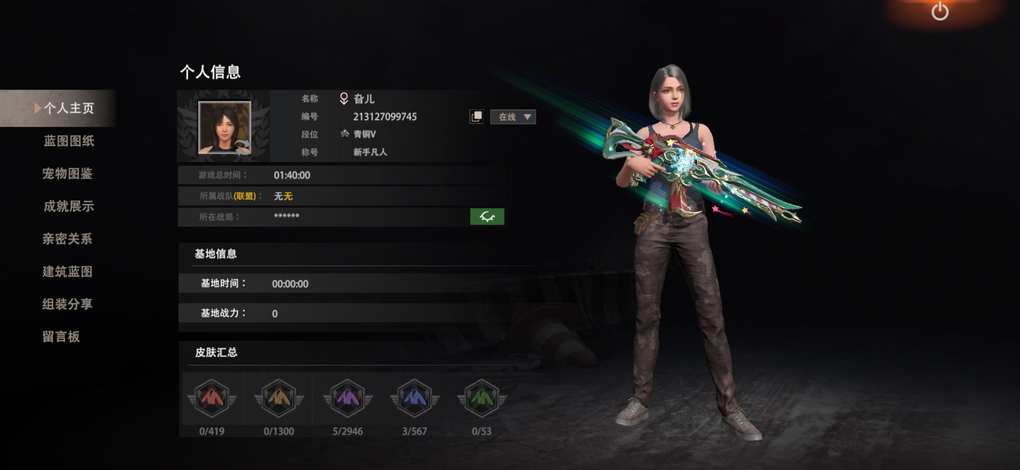Open the 个人主页 profile home tab

click(x=68, y=108)
